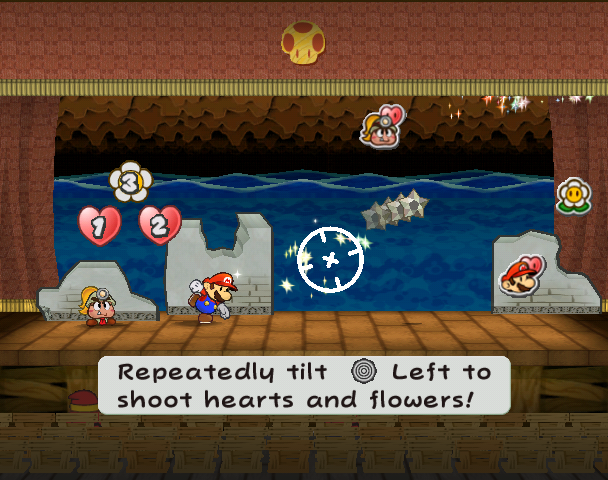Select the Mario heart target icon

pos(522,275)
